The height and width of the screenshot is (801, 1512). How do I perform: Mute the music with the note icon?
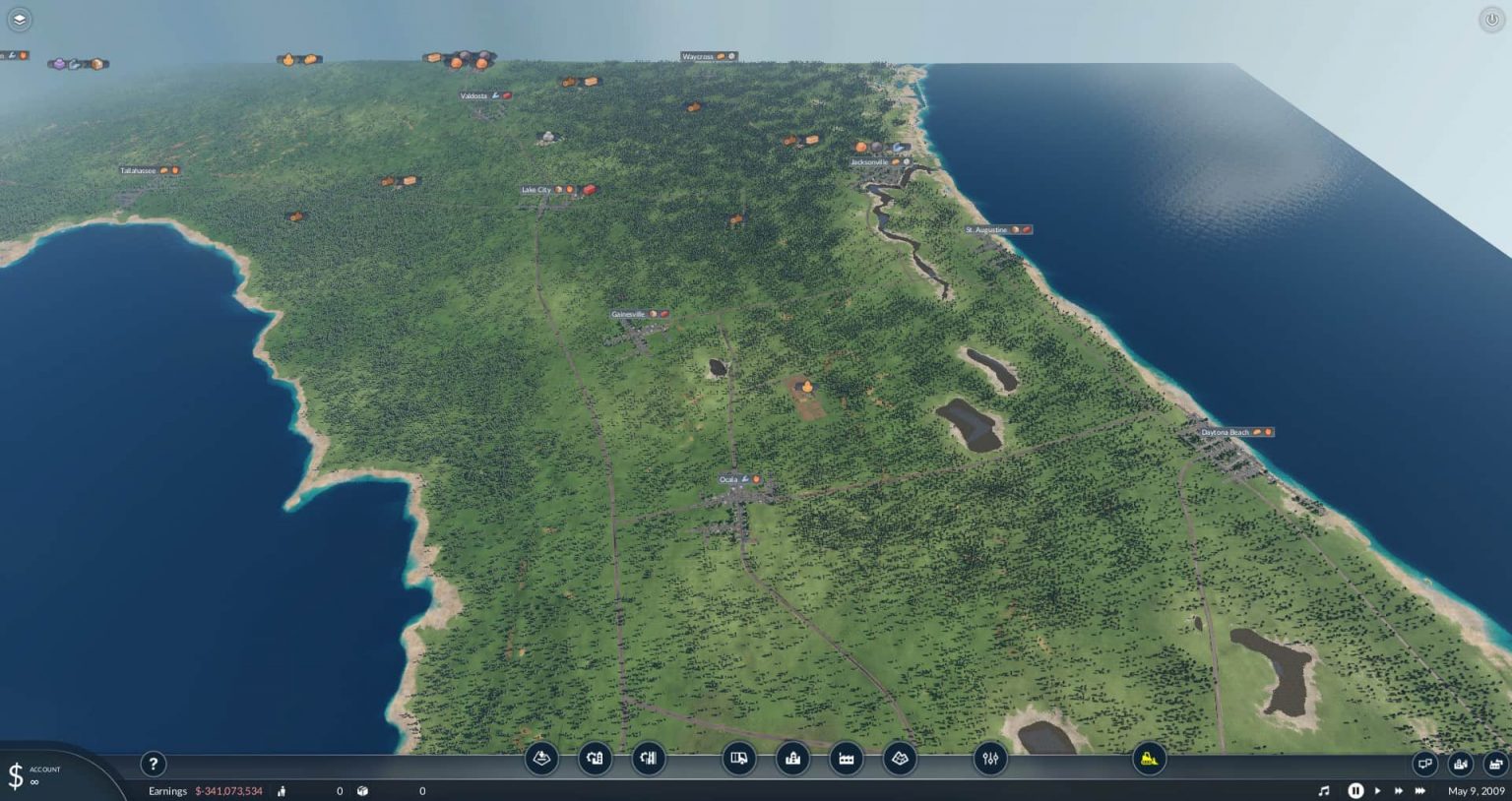click(1324, 790)
